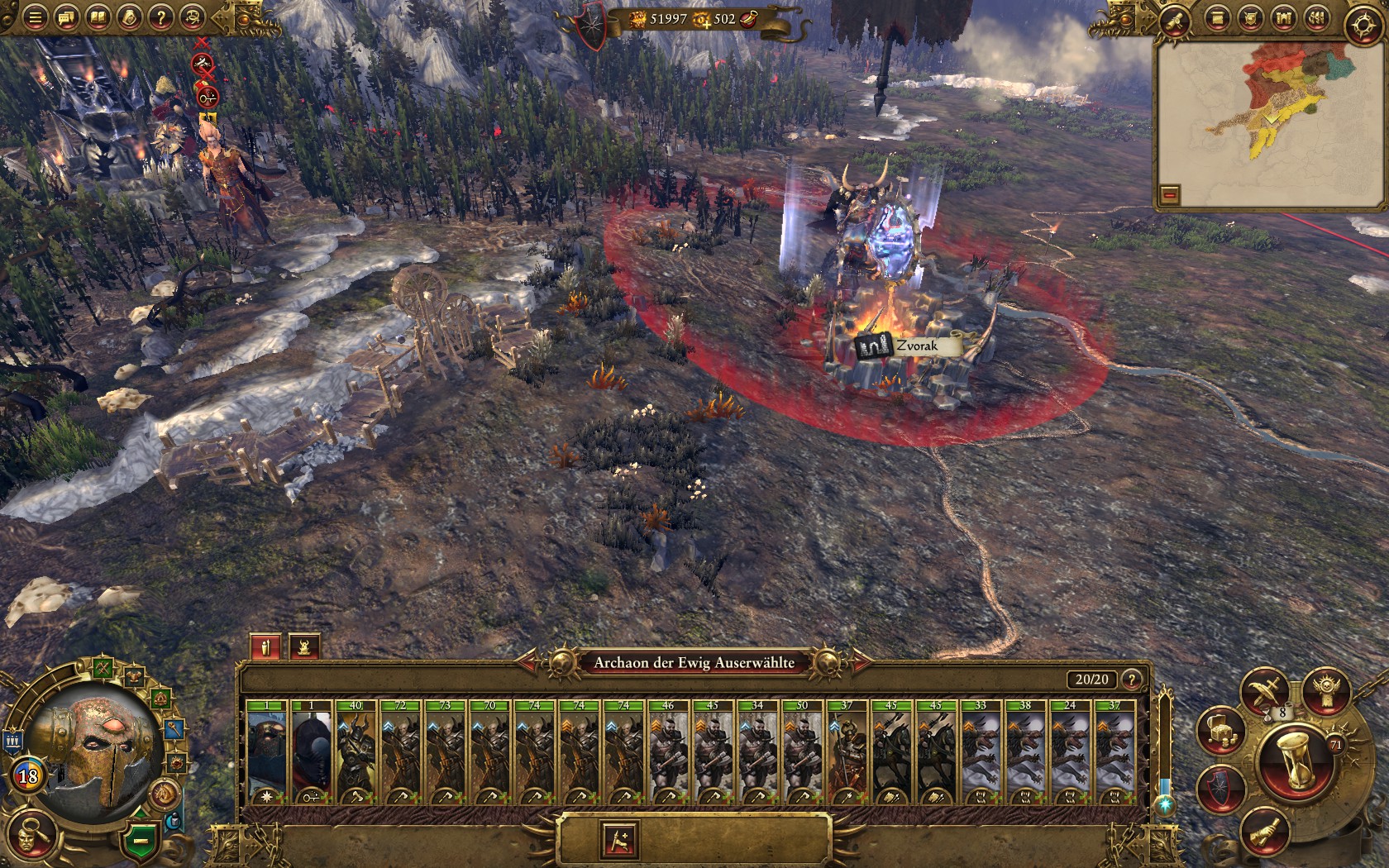Viewport: 1389px width, 868px height.
Task: Open the scroll and telescope missions button
Action: click(1175, 21)
